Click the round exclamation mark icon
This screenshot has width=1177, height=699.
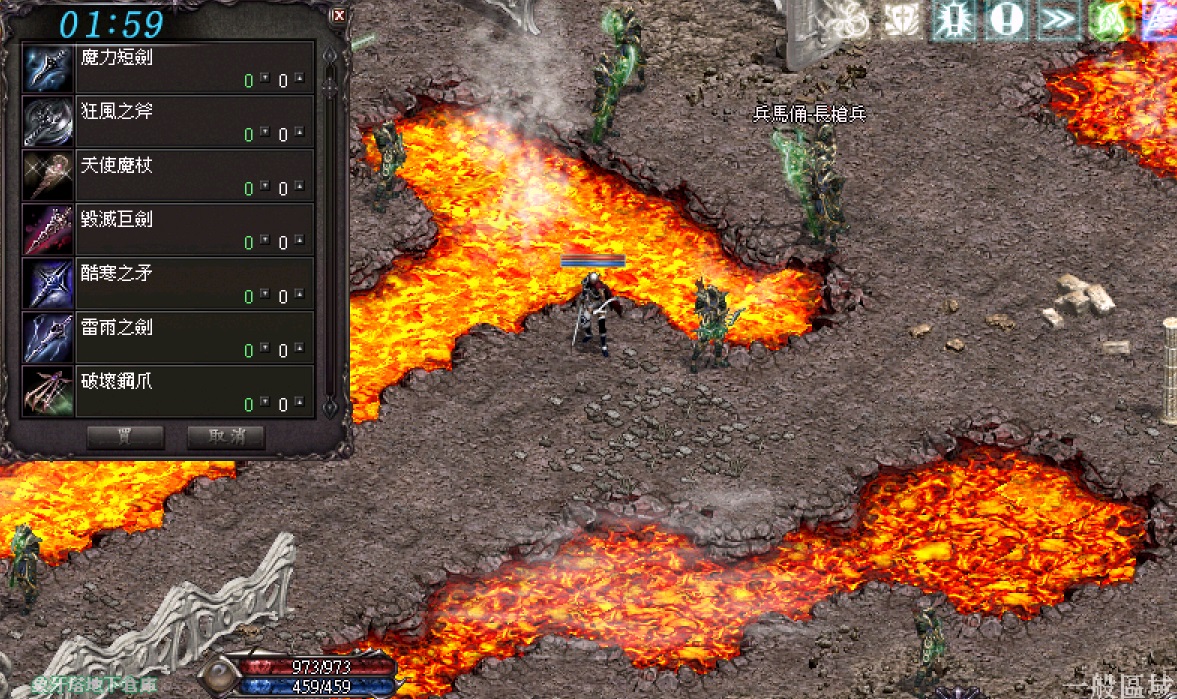(1004, 20)
